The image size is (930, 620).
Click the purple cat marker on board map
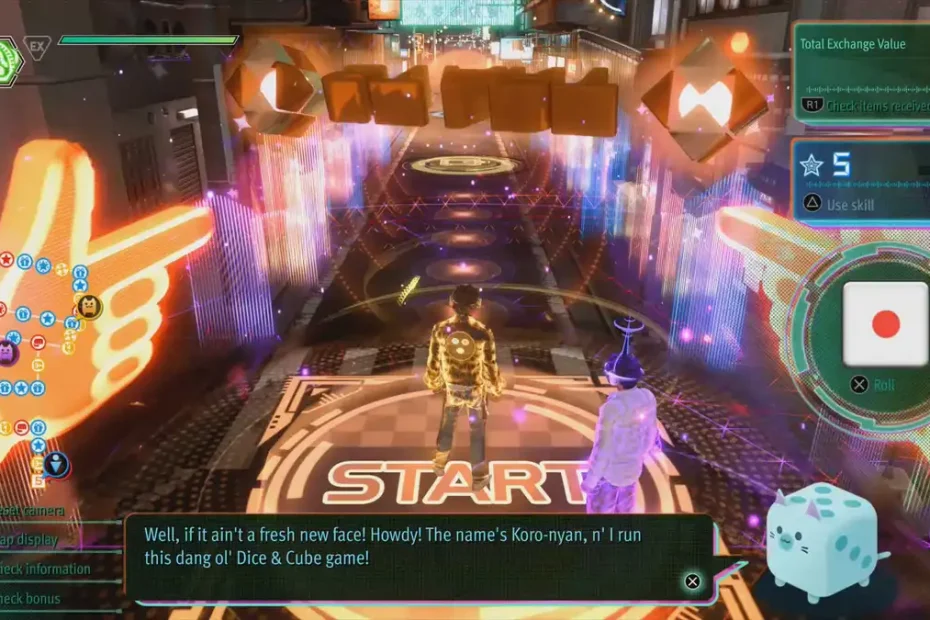[x=5, y=351]
